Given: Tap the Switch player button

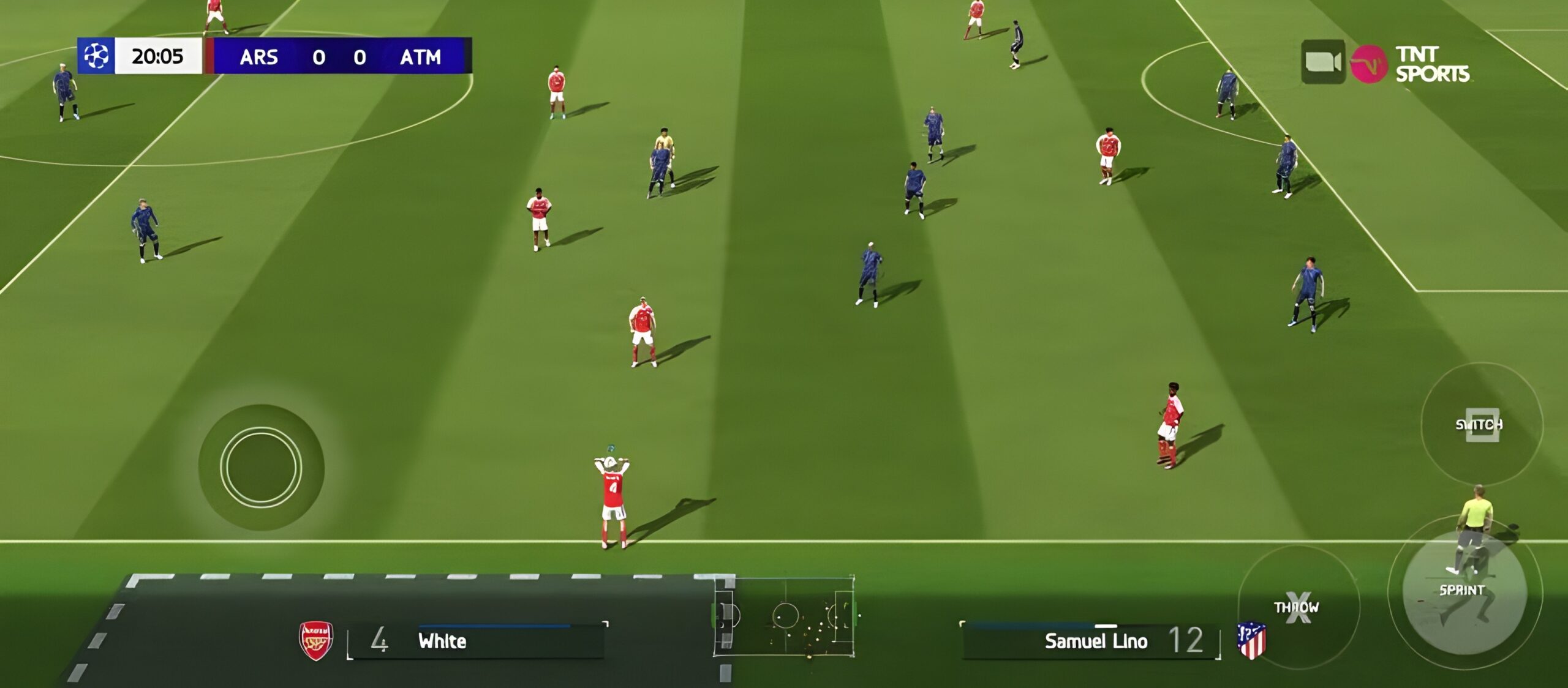Looking at the screenshot, I should [1480, 424].
